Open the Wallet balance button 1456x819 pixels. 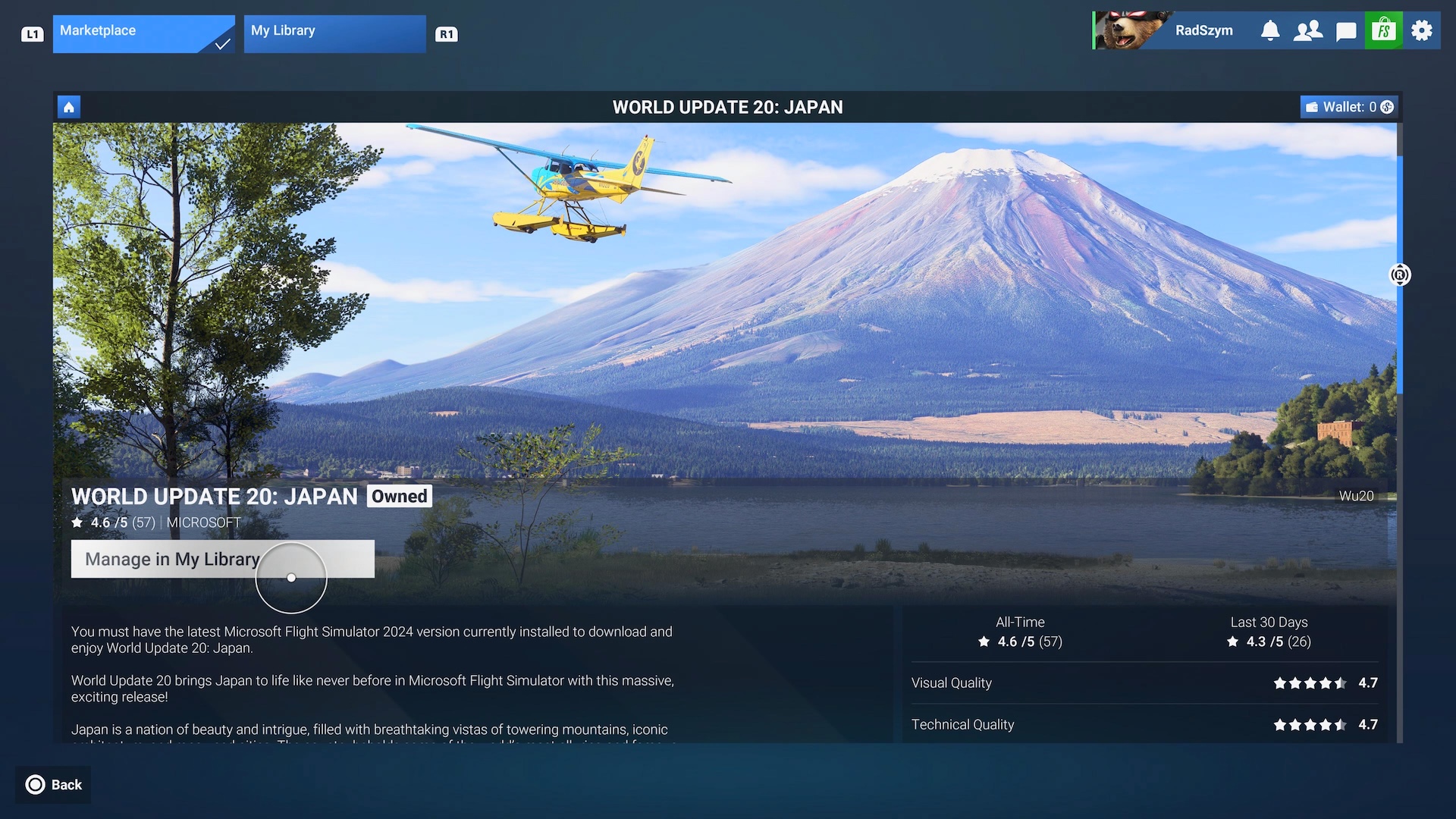coord(1350,107)
